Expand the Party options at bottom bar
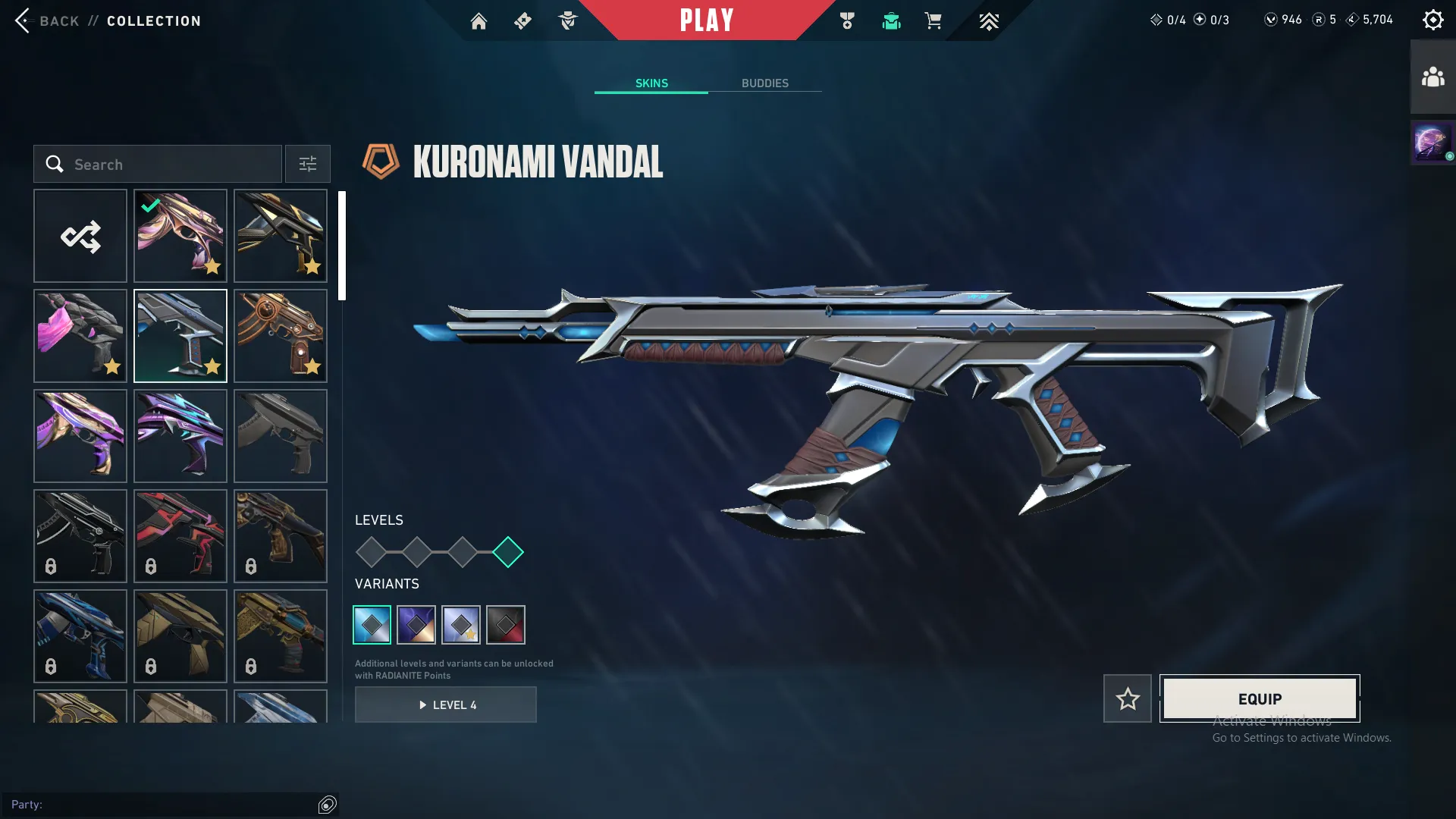Viewport: 1456px width, 819px height. [x=327, y=805]
